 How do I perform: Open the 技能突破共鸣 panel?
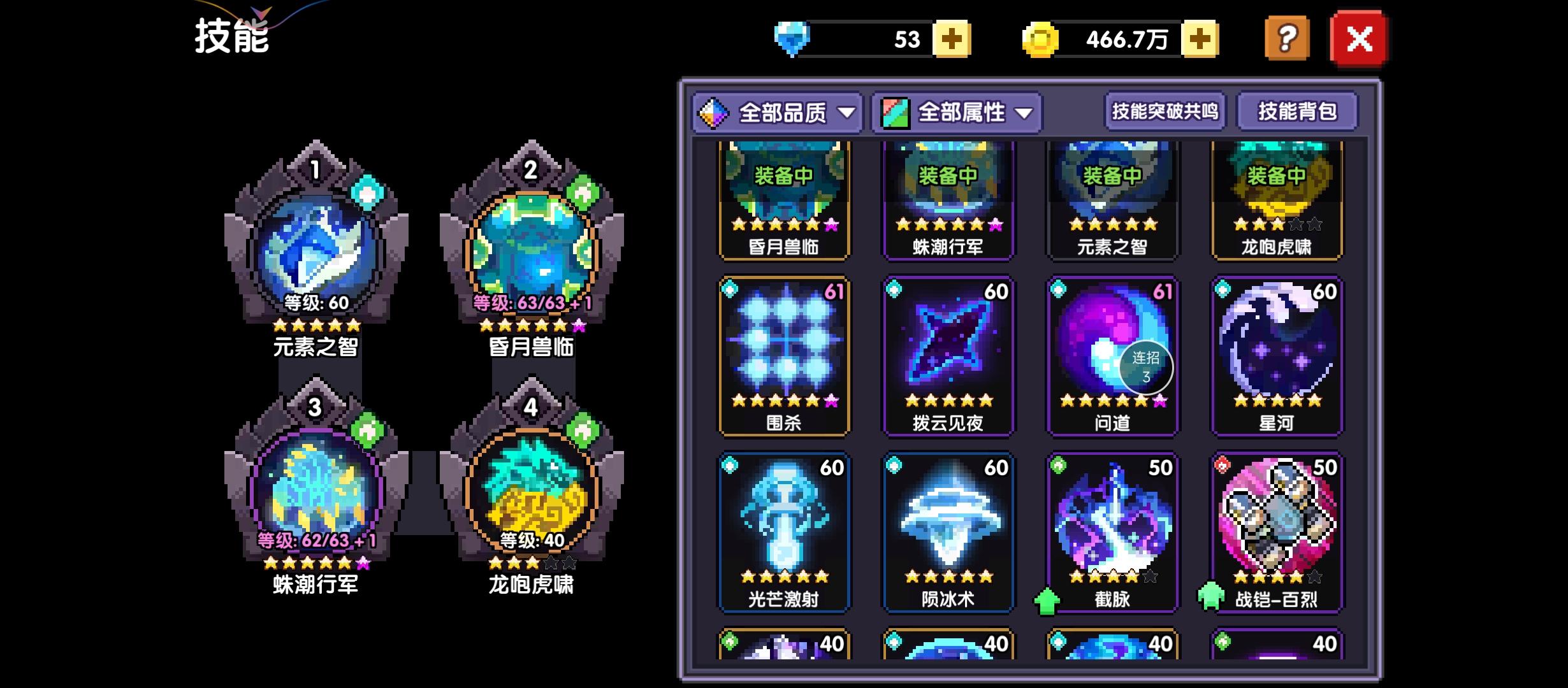[x=1164, y=111]
